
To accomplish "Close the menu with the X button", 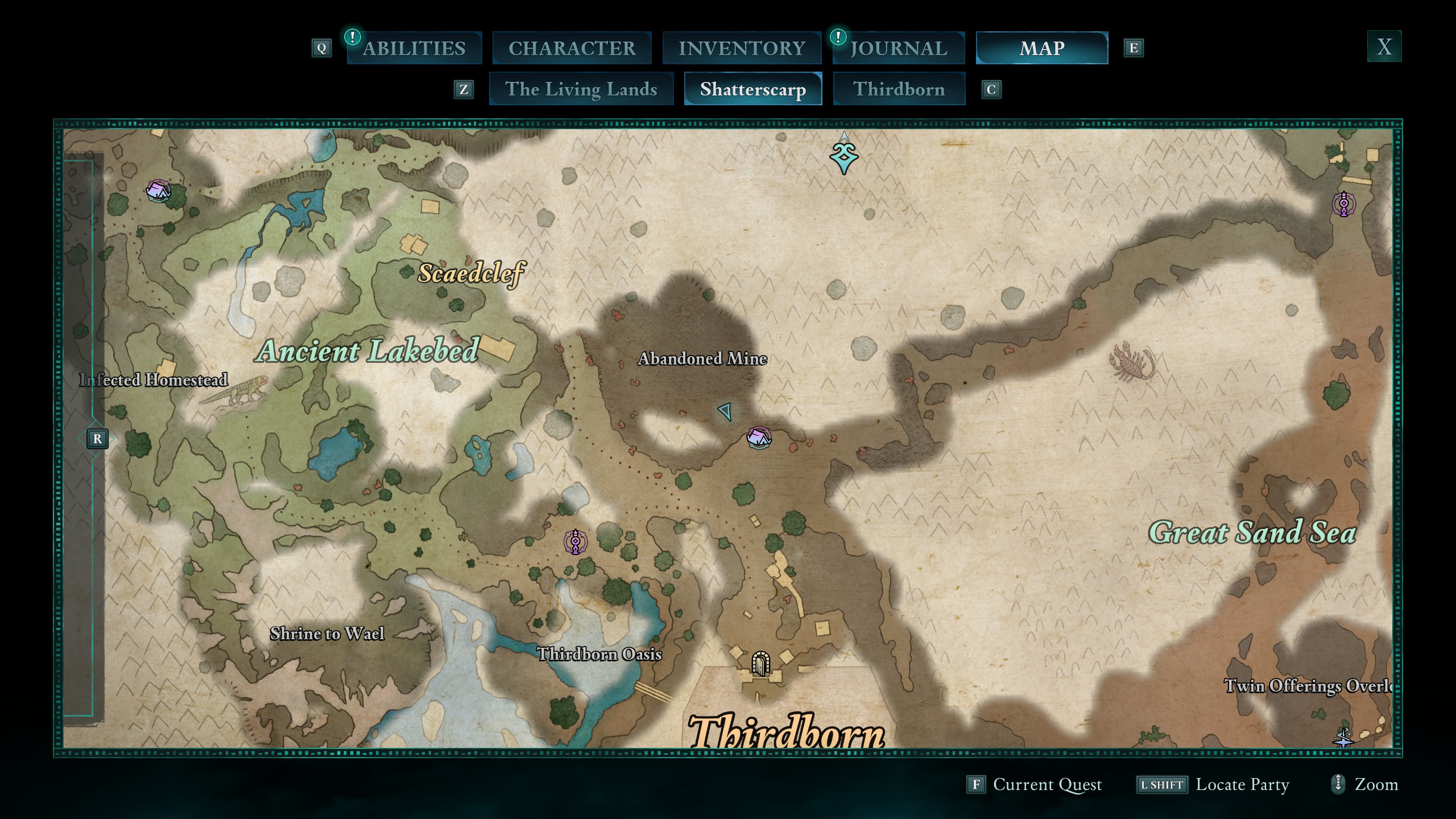I will pyautogui.click(x=1384, y=47).
